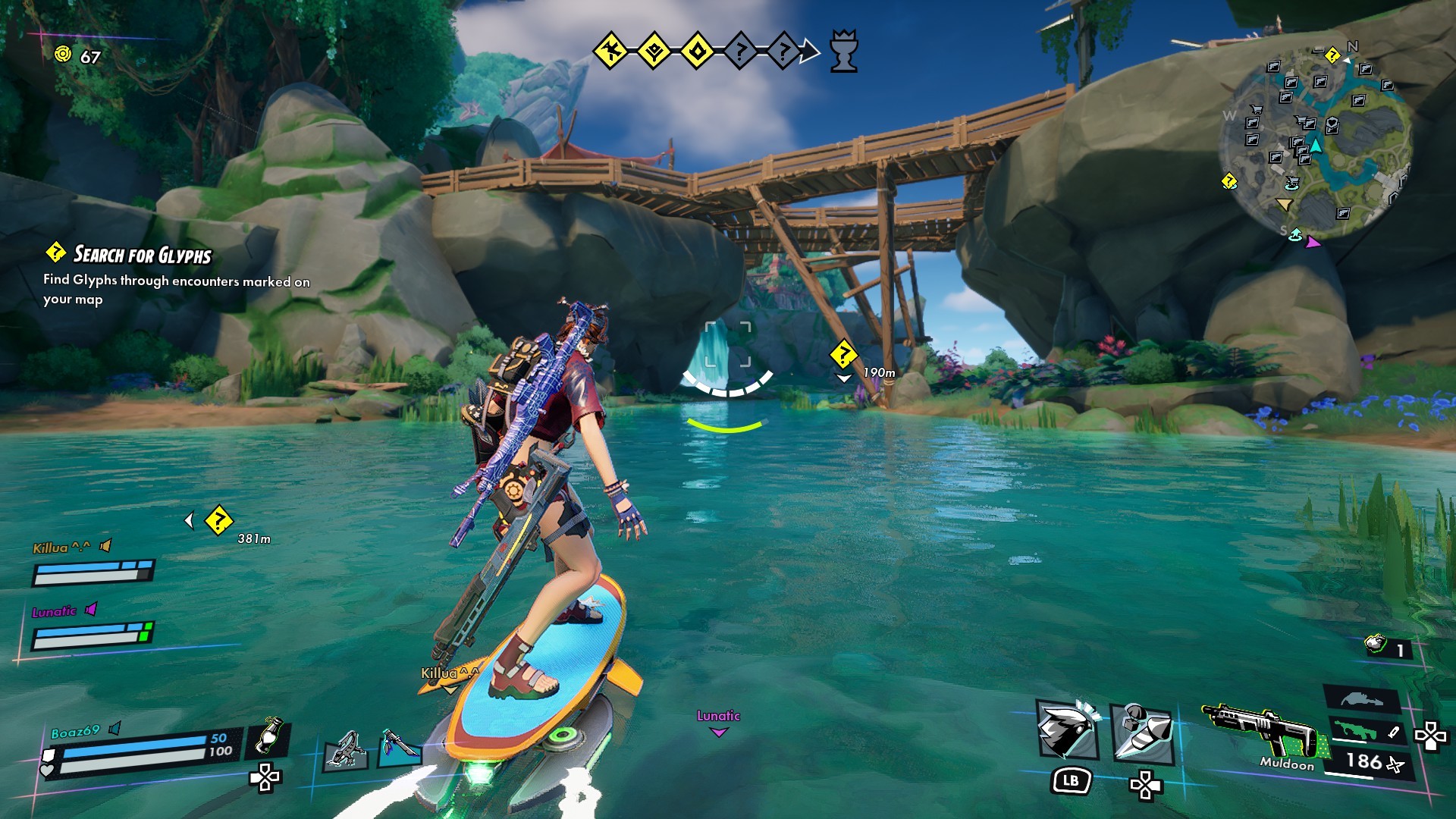Select the lizard item slot
The height and width of the screenshot is (819, 1456).
346,749
